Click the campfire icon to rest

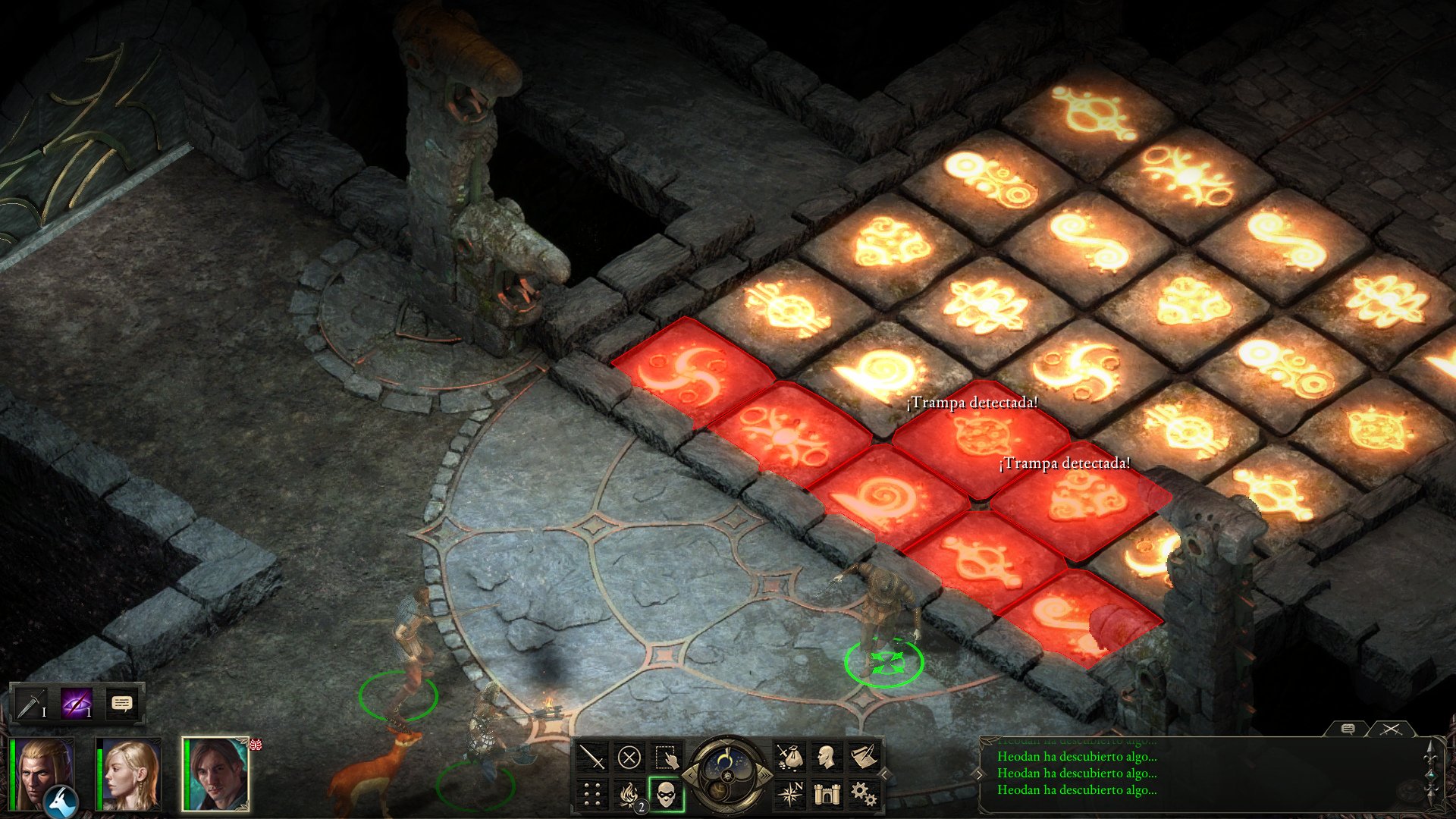click(x=629, y=795)
